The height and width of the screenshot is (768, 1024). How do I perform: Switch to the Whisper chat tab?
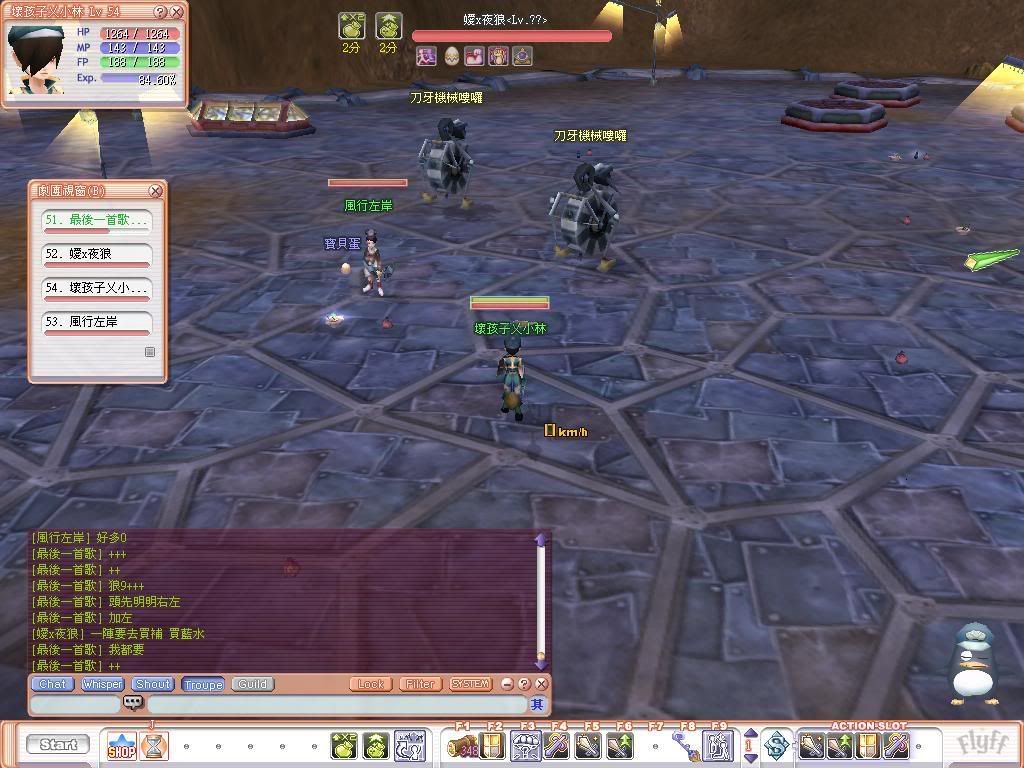tap(102, 684)
